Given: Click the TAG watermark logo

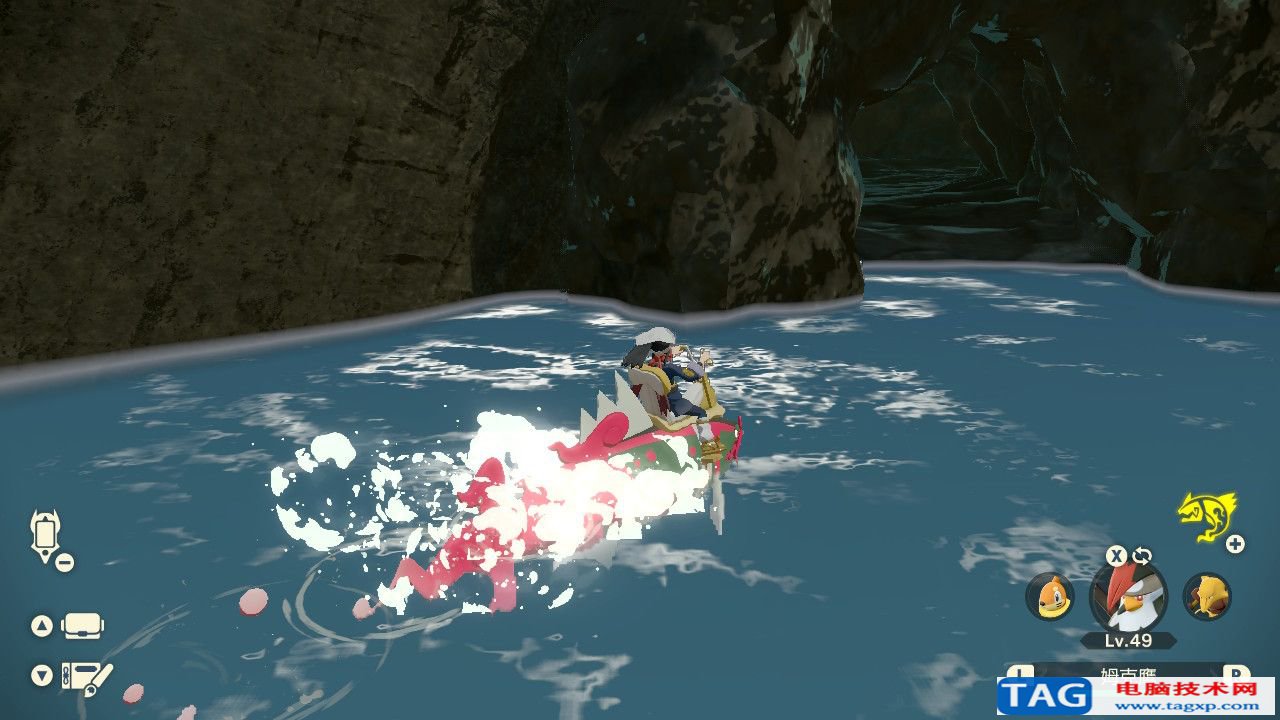Looking at the screenshot, I should pyautogui.click(x=1045, y=696).
